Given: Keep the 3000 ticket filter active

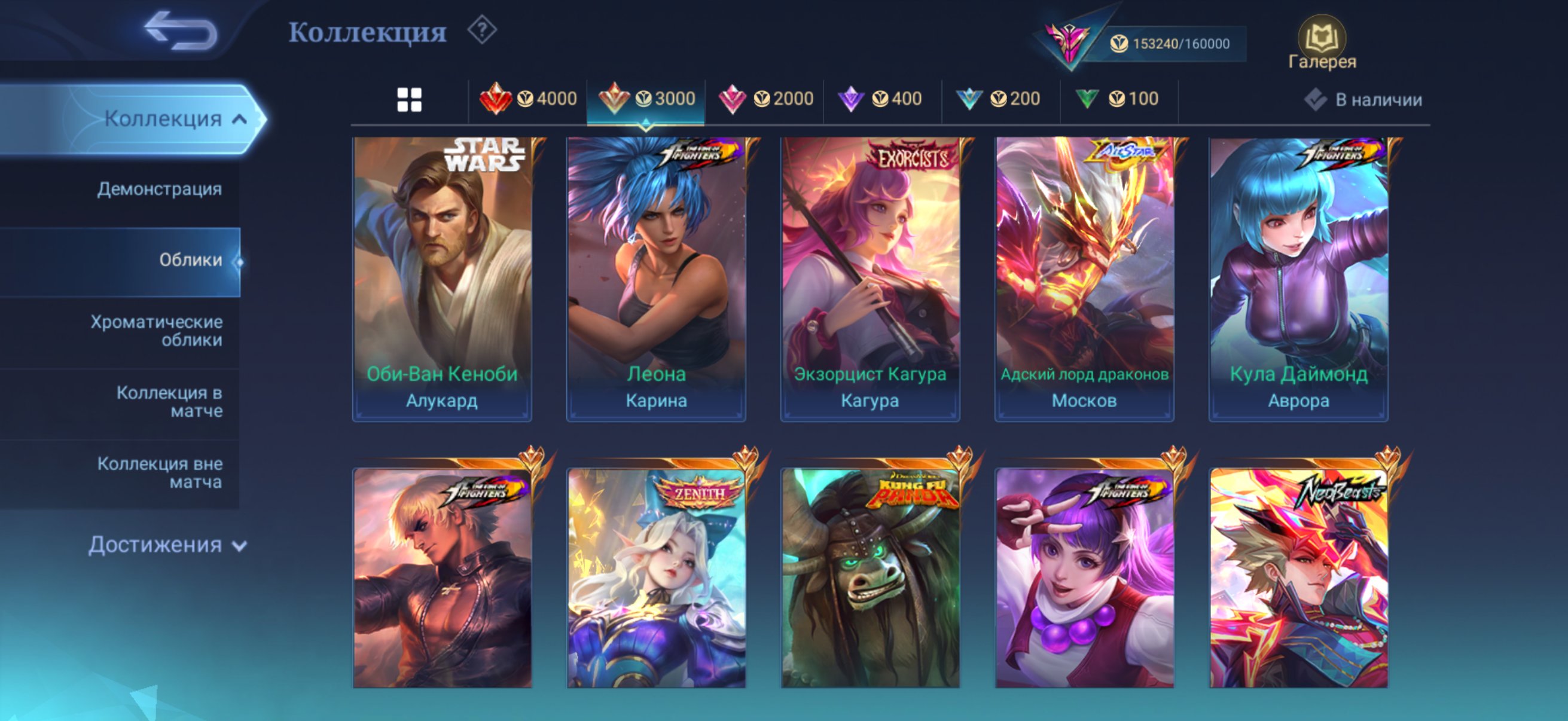Looking at the screenshot, I should [646, 98].
